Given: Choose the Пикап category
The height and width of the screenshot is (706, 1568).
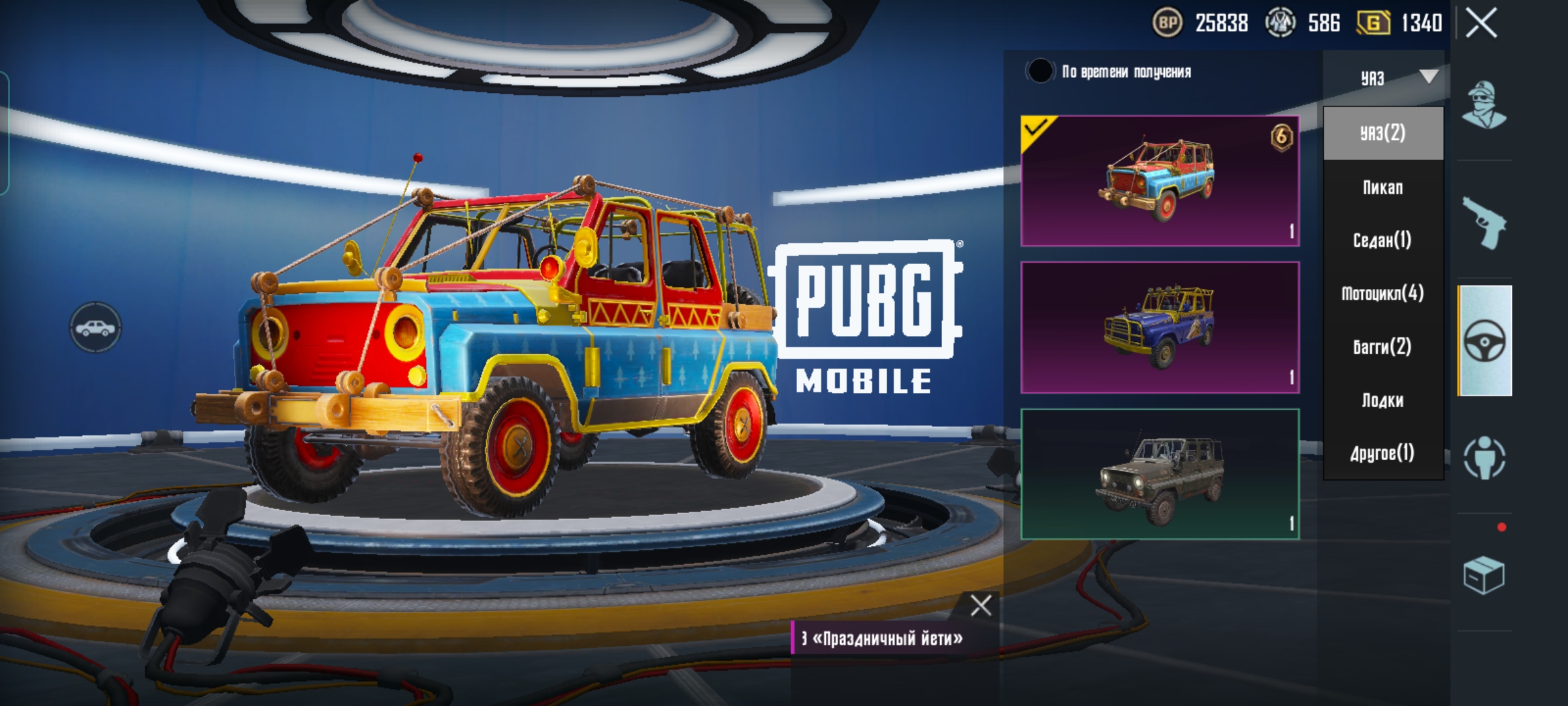Looking at the screenshot, I should tap(1382, 188).
